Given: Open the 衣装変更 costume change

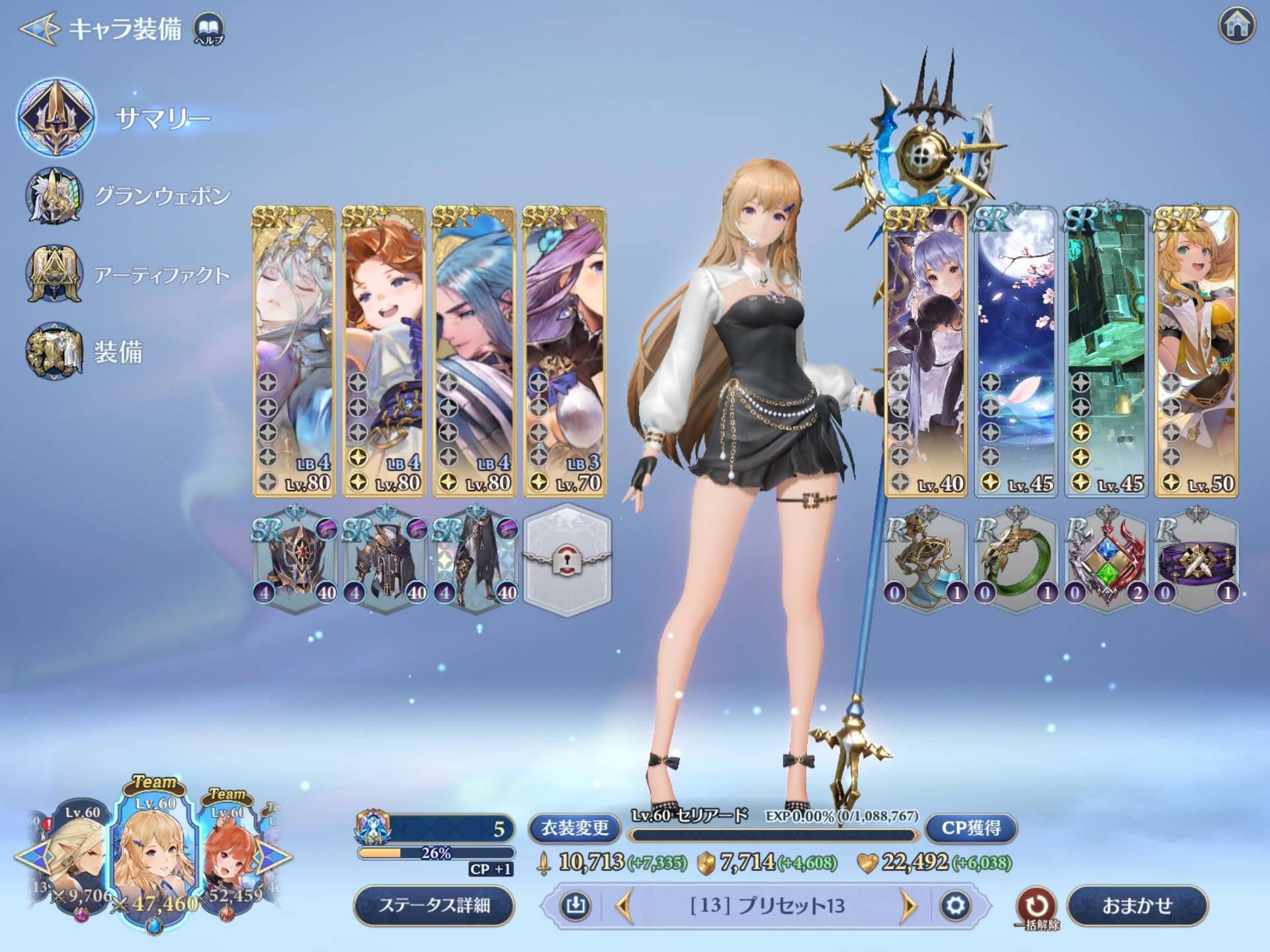Looking at the screenshot, I should (574, 828).
